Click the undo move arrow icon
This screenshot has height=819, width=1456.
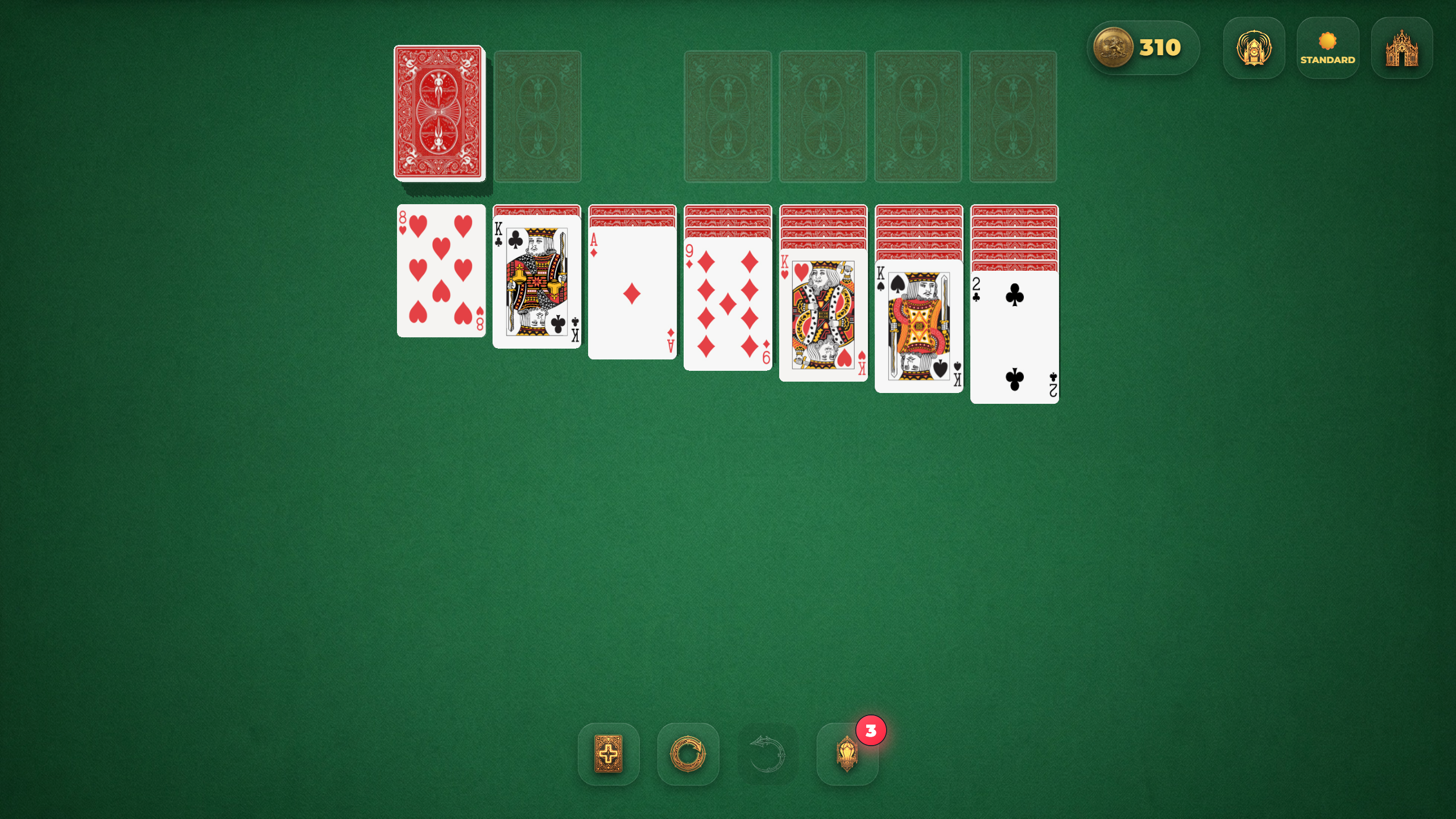coord(767,755)
